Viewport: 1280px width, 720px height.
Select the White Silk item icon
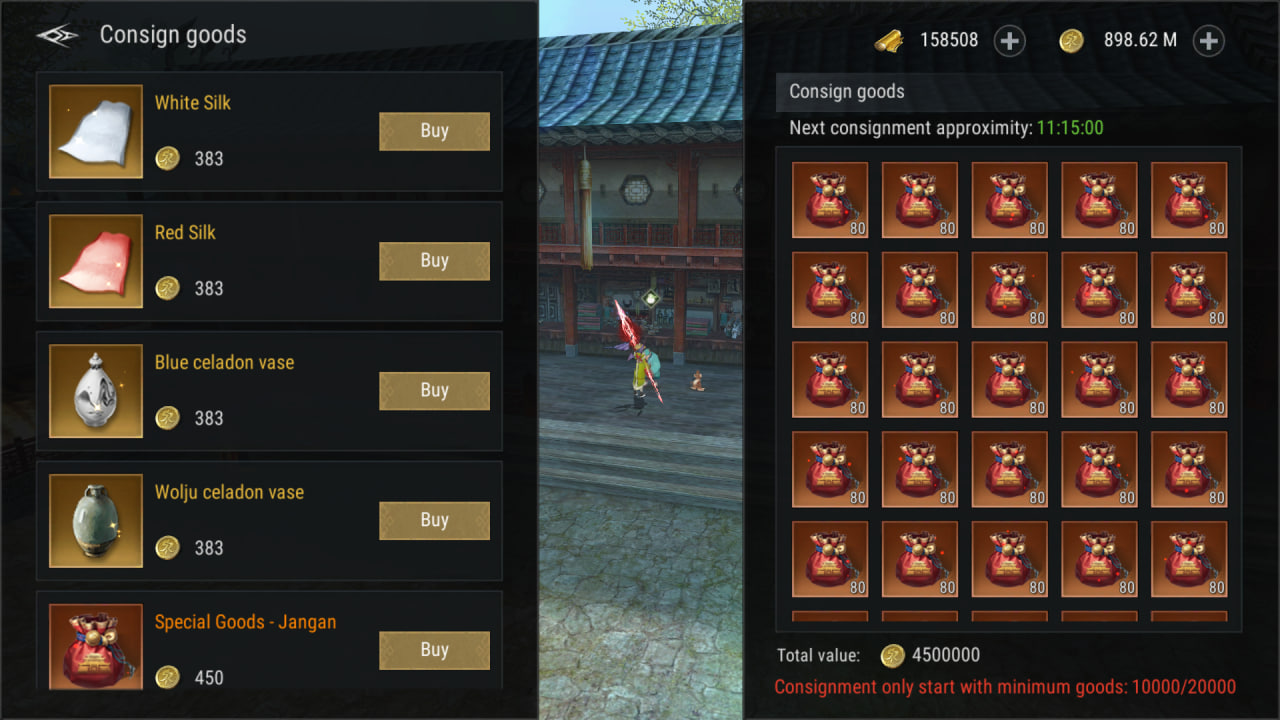click(x=96, y=131)
